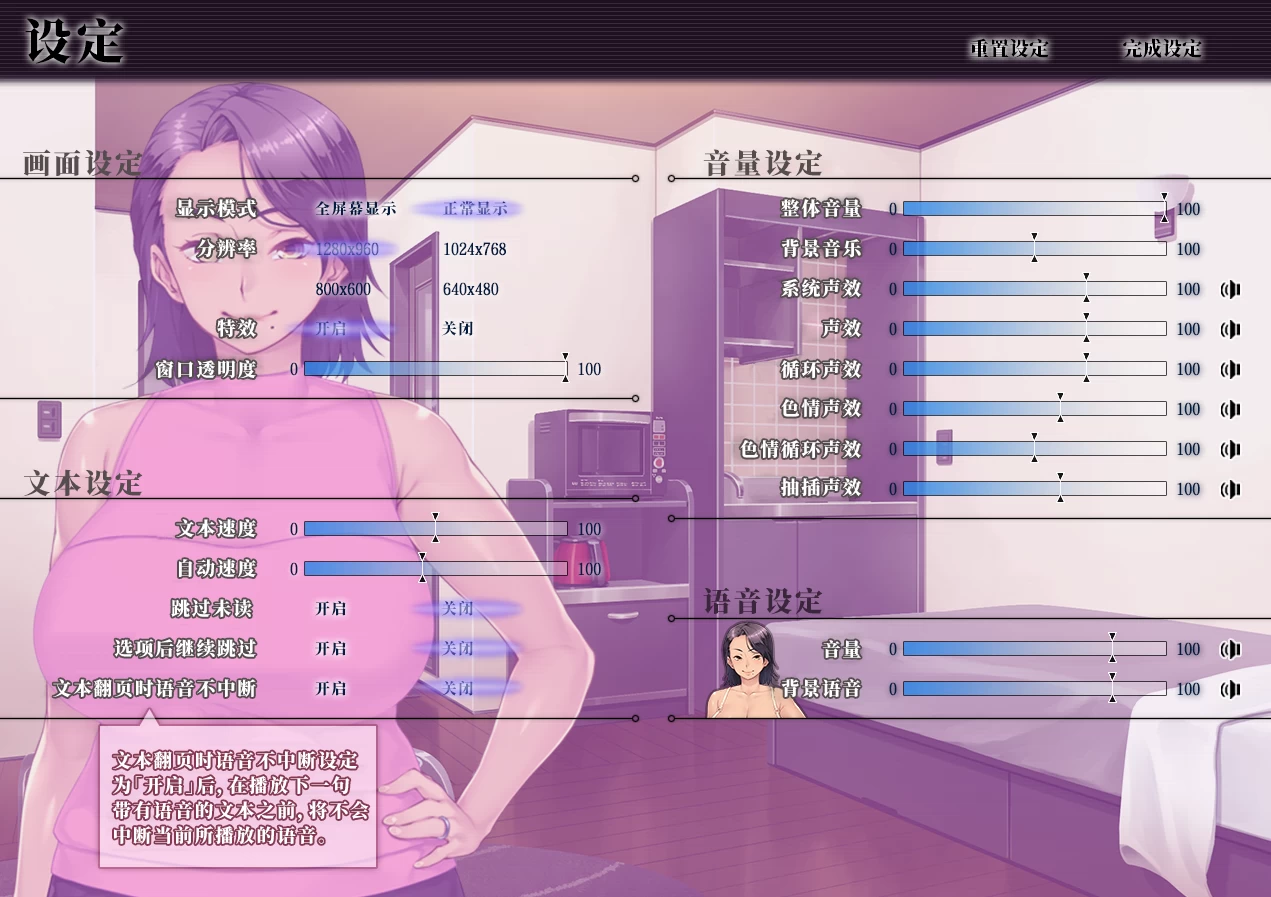
Task: Choose 全屏幕显示 display mode
Action: pos(355,209)
